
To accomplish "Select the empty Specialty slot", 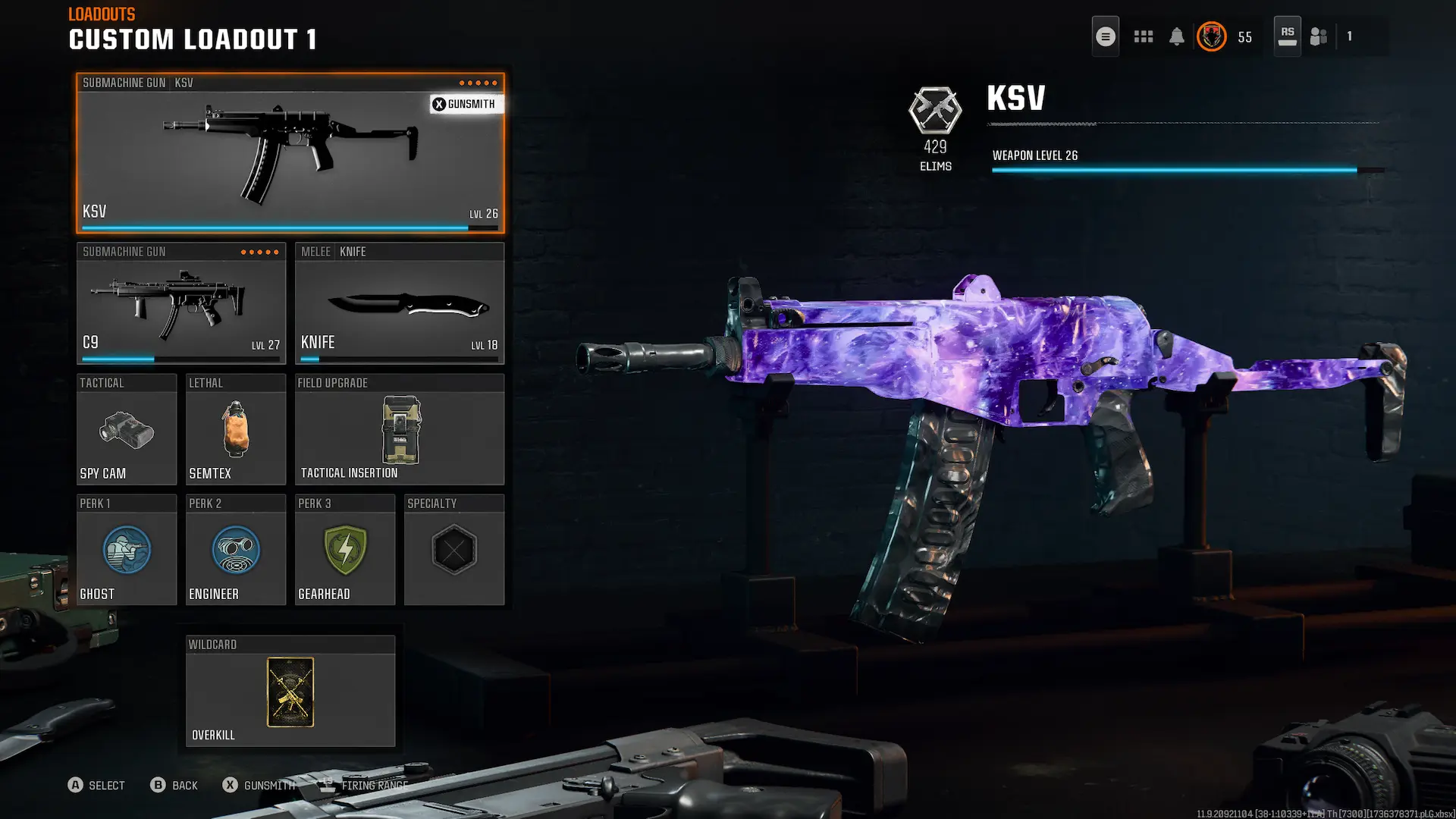I will [453, 551].
